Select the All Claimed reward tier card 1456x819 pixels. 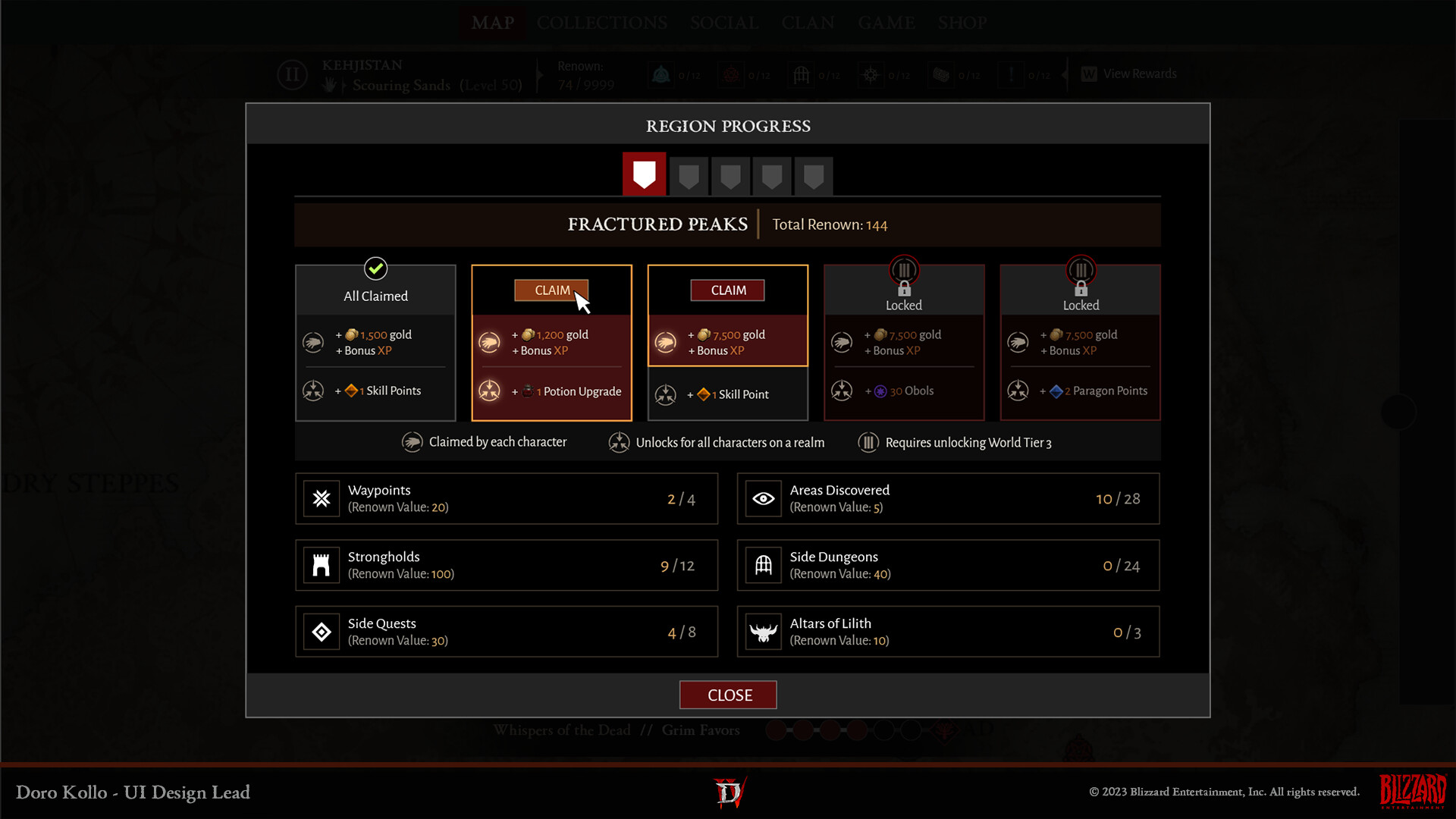click(375, 343)
